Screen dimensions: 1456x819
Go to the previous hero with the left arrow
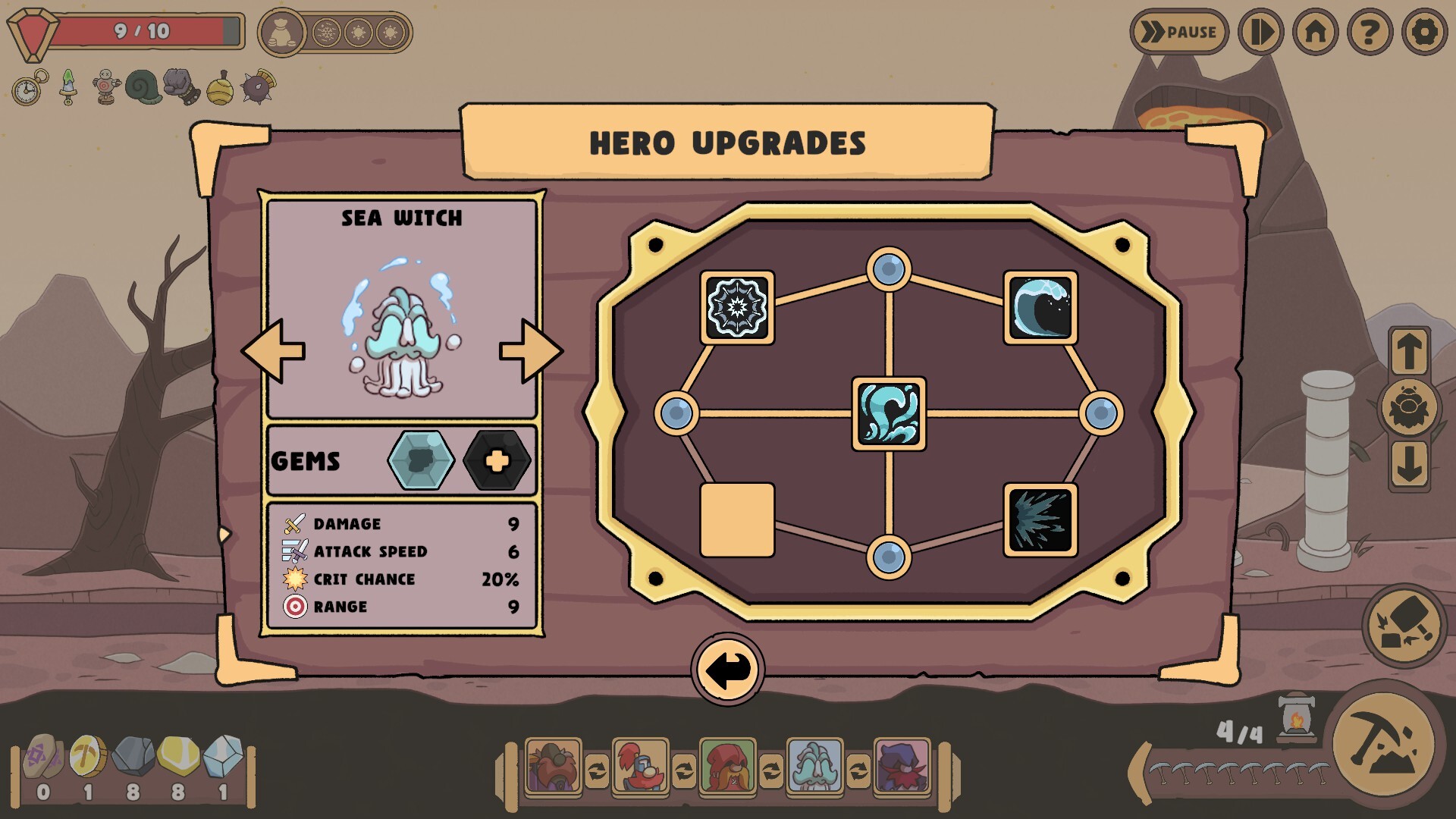pos(273,351)
